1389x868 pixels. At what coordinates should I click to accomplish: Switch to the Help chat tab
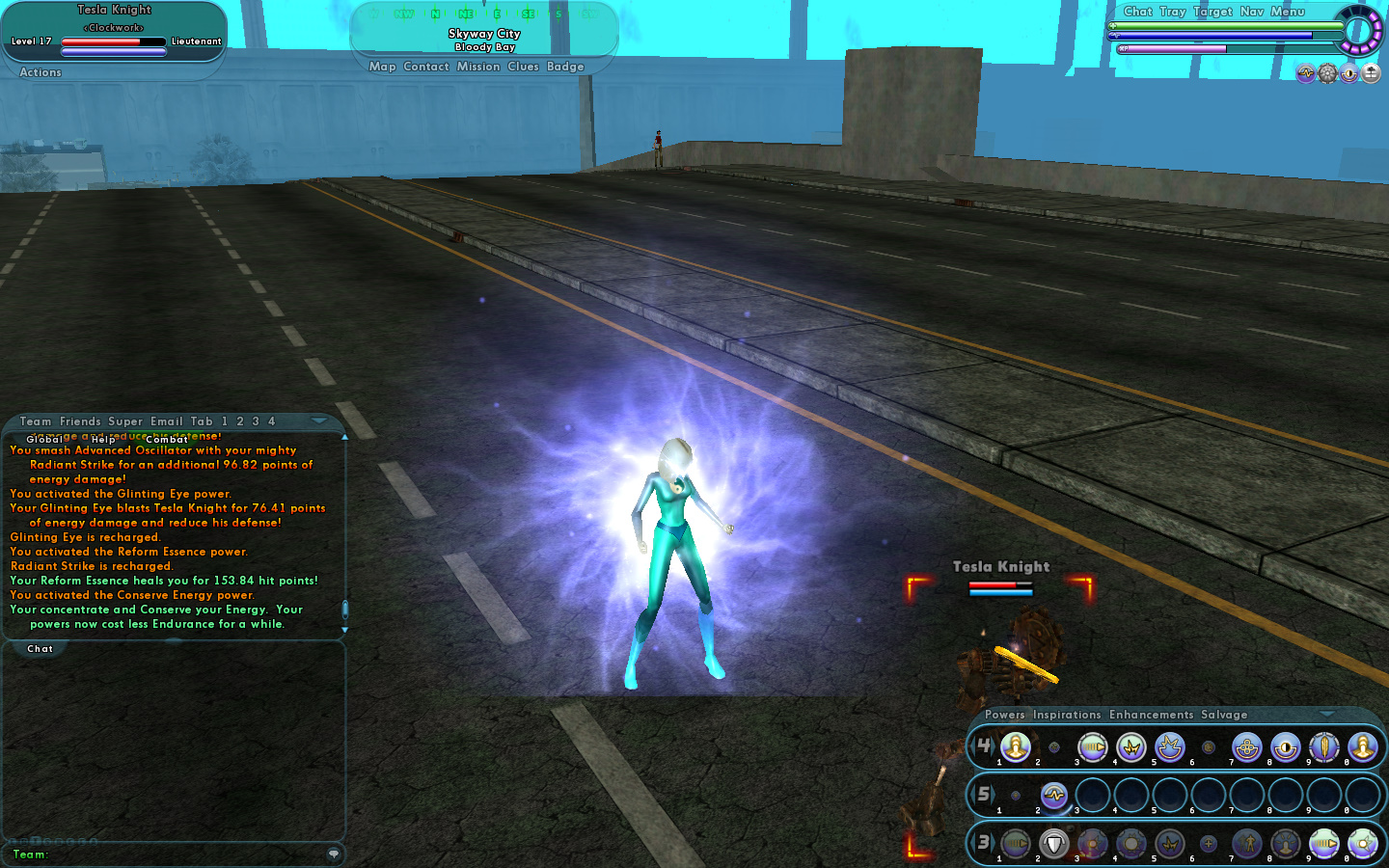coord(103,440)
